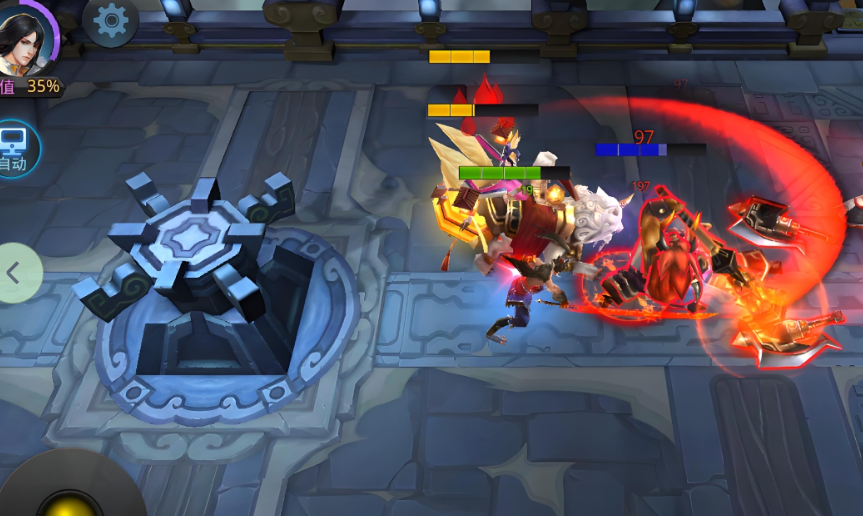Expand the side panel arrow
863x516 pixels.
pos(15,272)
